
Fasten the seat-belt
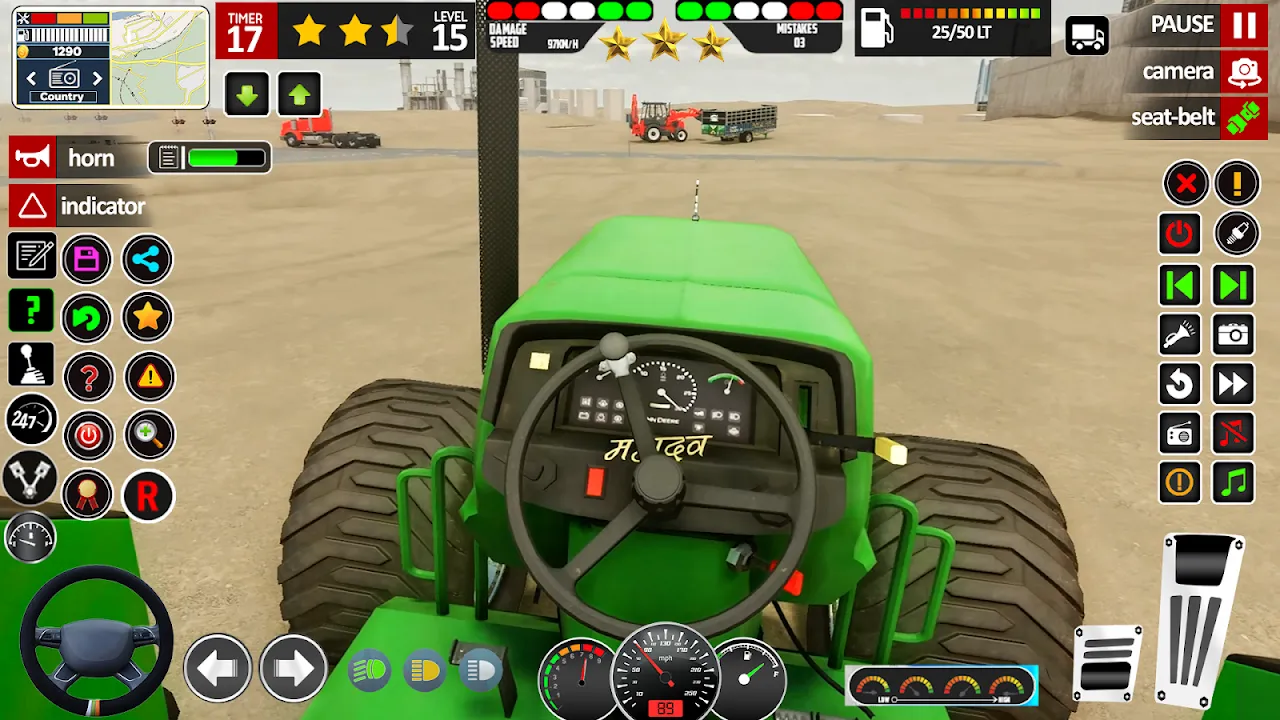pos(1243,117)
